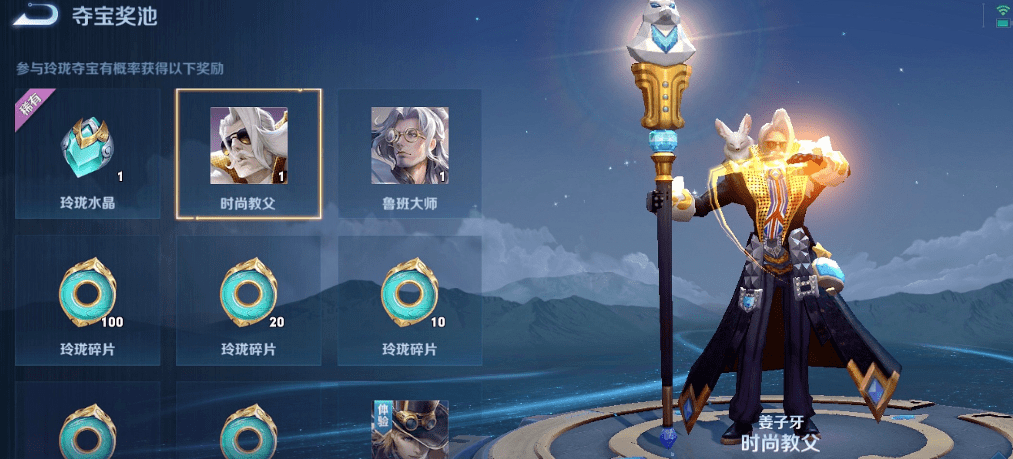
Task: Select the 玲珑水晶 crystal reward
Action: click(x=87, y=154)
